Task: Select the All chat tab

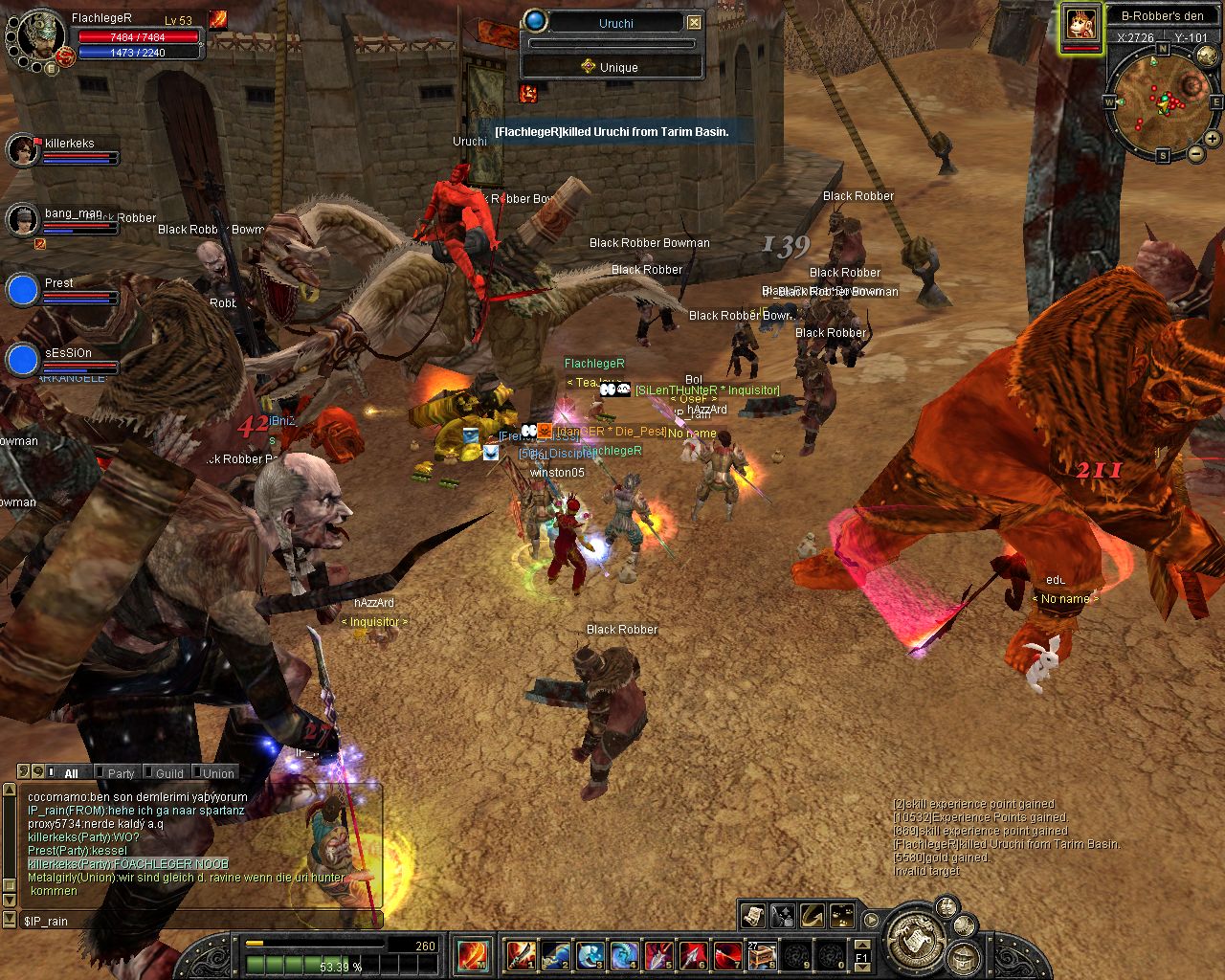Action: pyautogui.click(x=71, y=773)
